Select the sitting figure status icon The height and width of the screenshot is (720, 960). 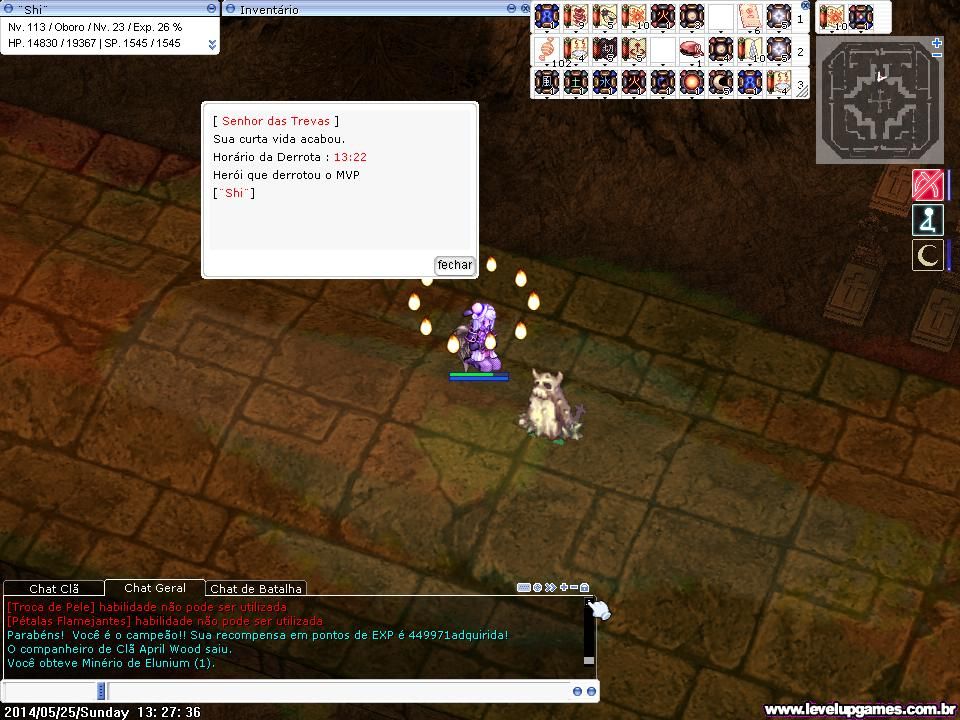click(928, 220)
